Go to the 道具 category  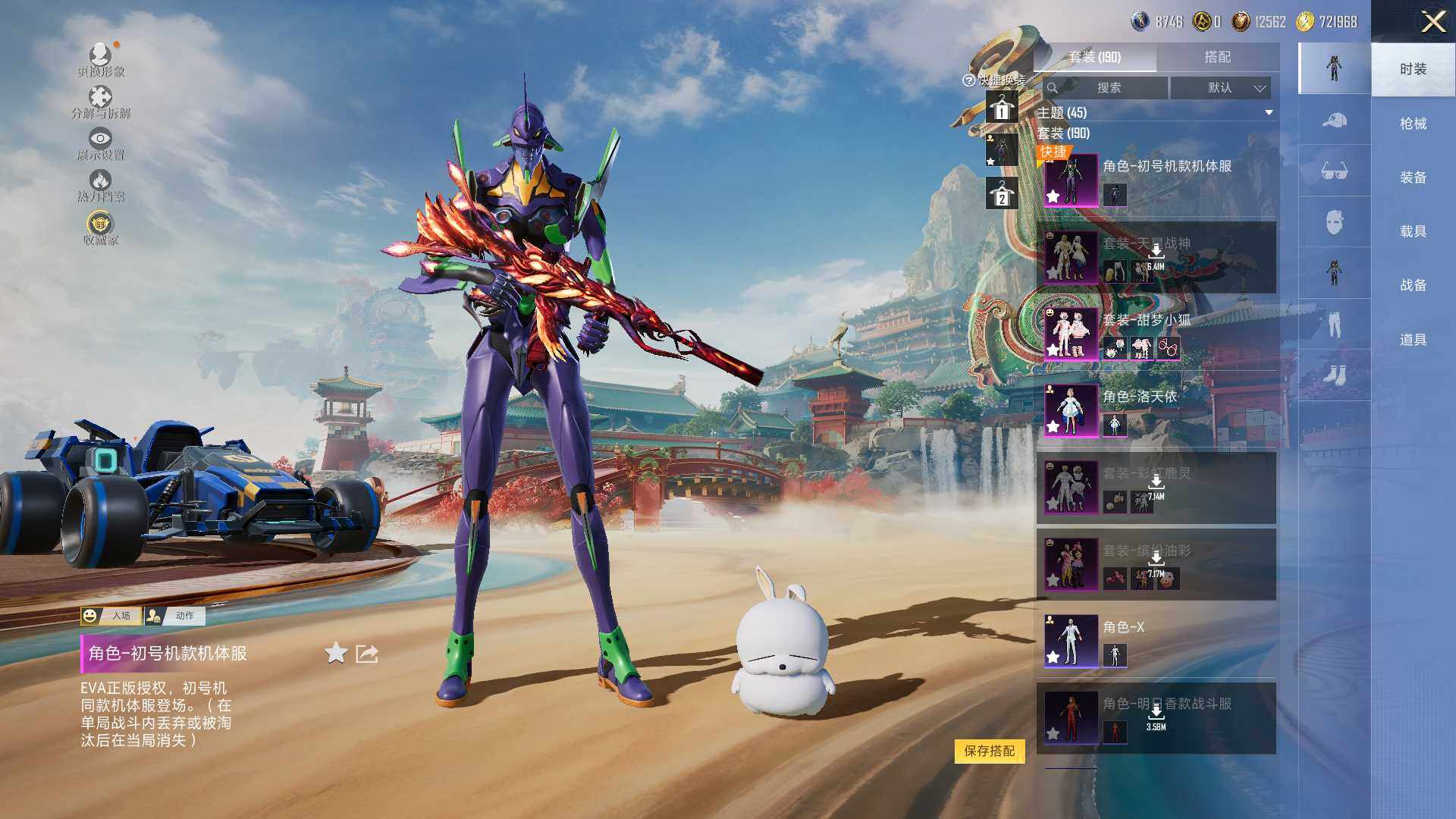pyautogui.click(x=1413, y=340)
